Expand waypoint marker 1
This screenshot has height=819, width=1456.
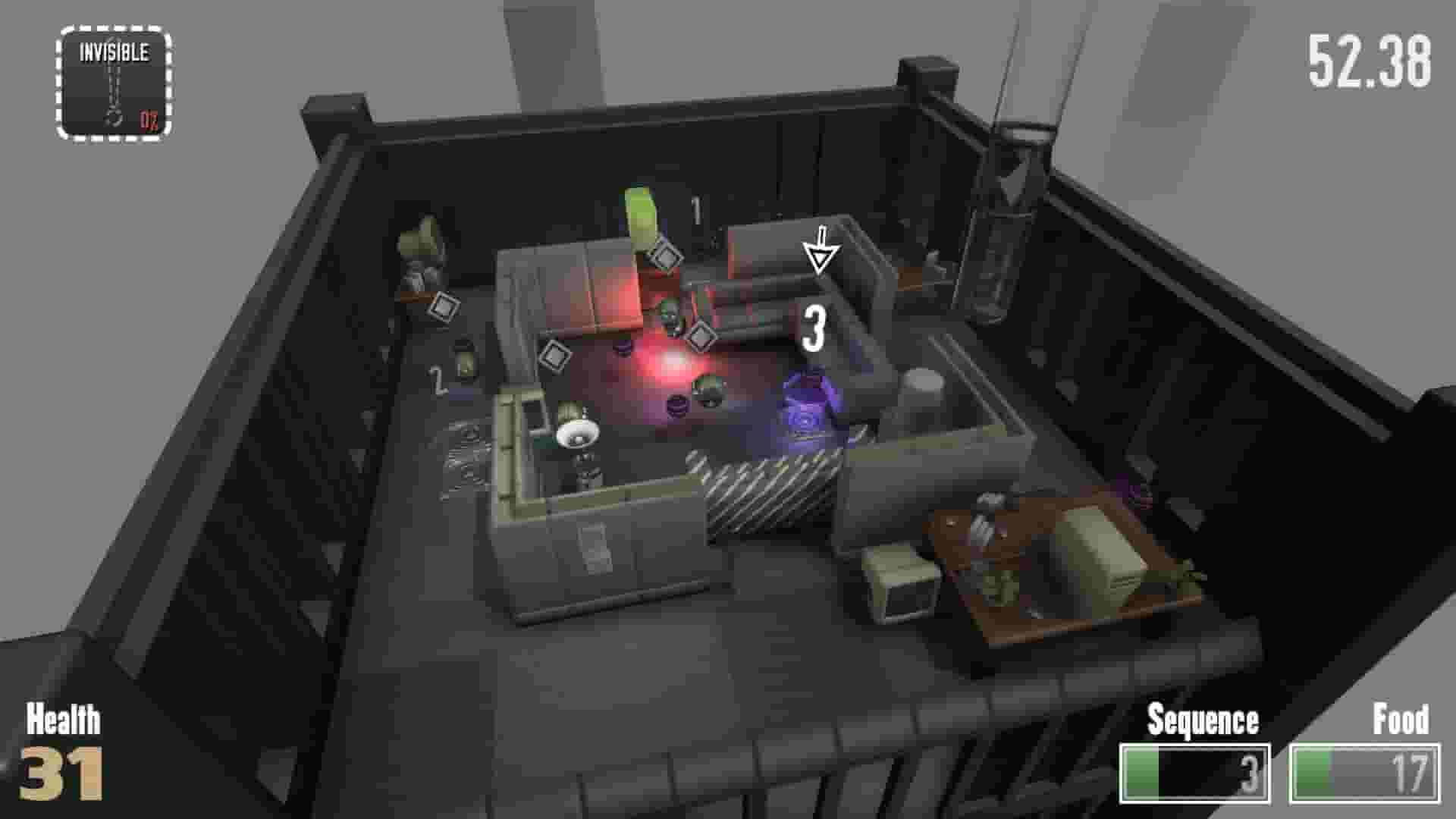coord(698,211)
